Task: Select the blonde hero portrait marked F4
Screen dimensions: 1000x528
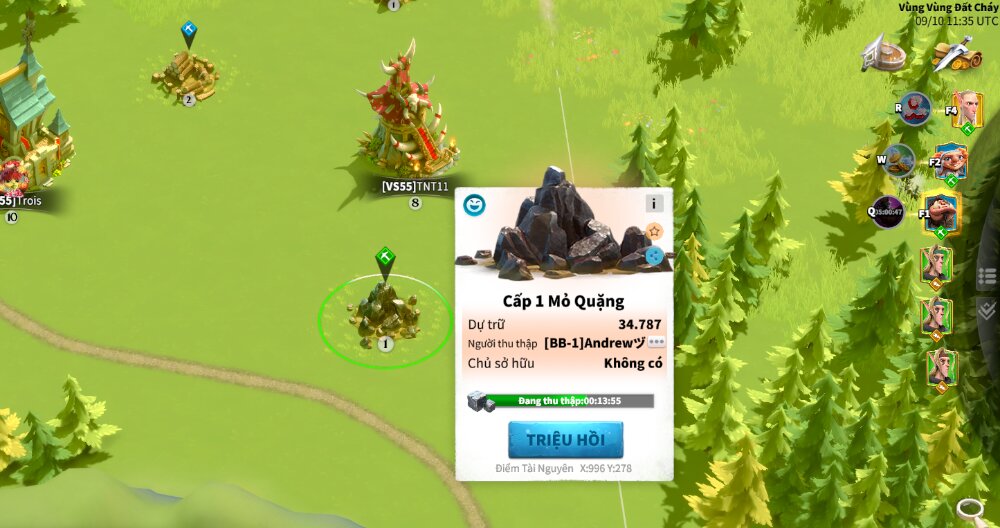Action: tap(967, 109)
